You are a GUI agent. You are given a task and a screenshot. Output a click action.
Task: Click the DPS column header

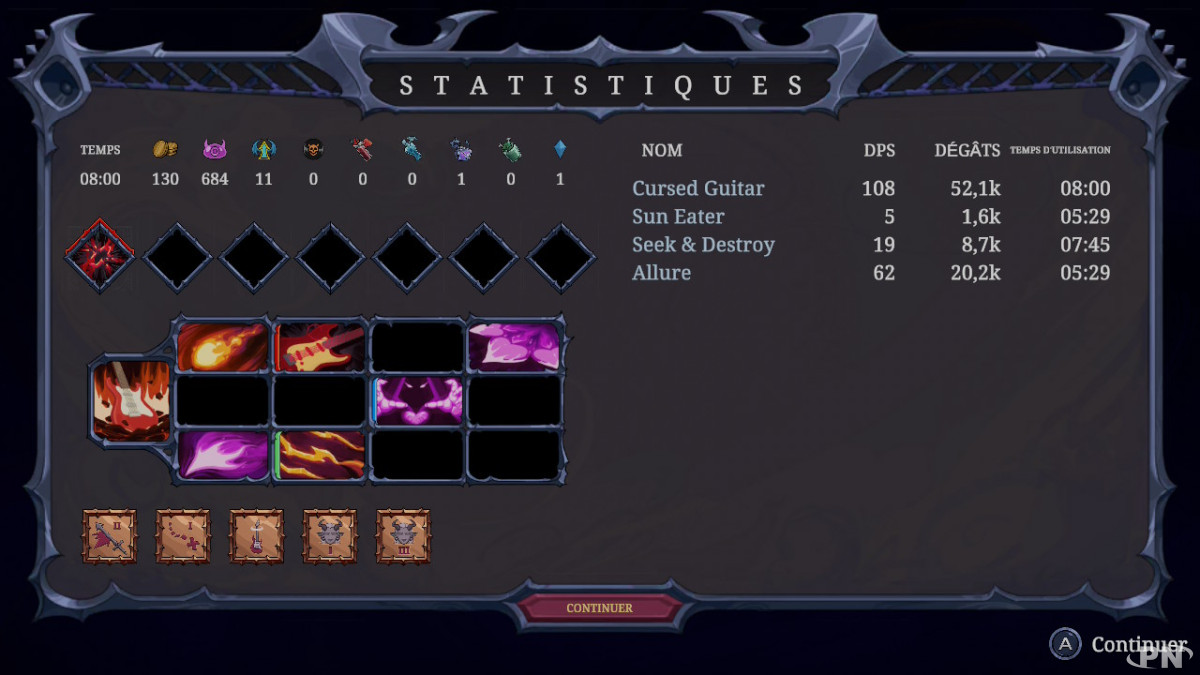[x=879, y=150]
